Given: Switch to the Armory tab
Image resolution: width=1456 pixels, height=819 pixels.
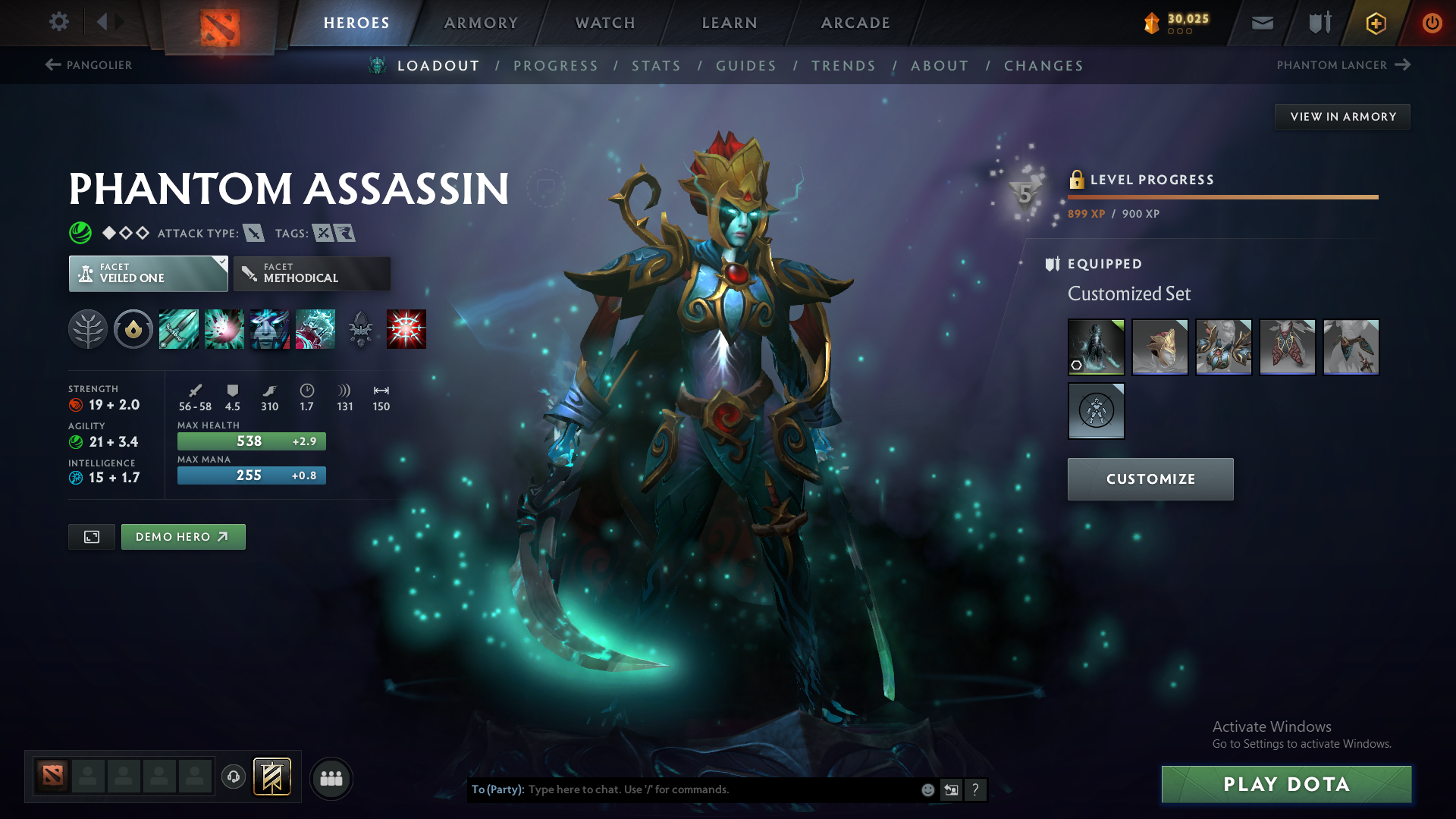Looking at the screenshot, I should pyautogui.click(x=481, y=23).
